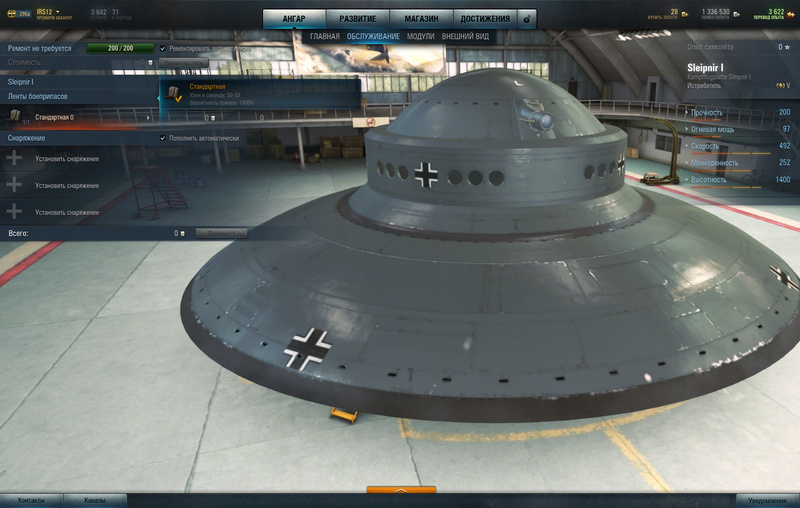800x508 pixels.
Task: Go to the Достижения tab
Action: coord(485,19)
